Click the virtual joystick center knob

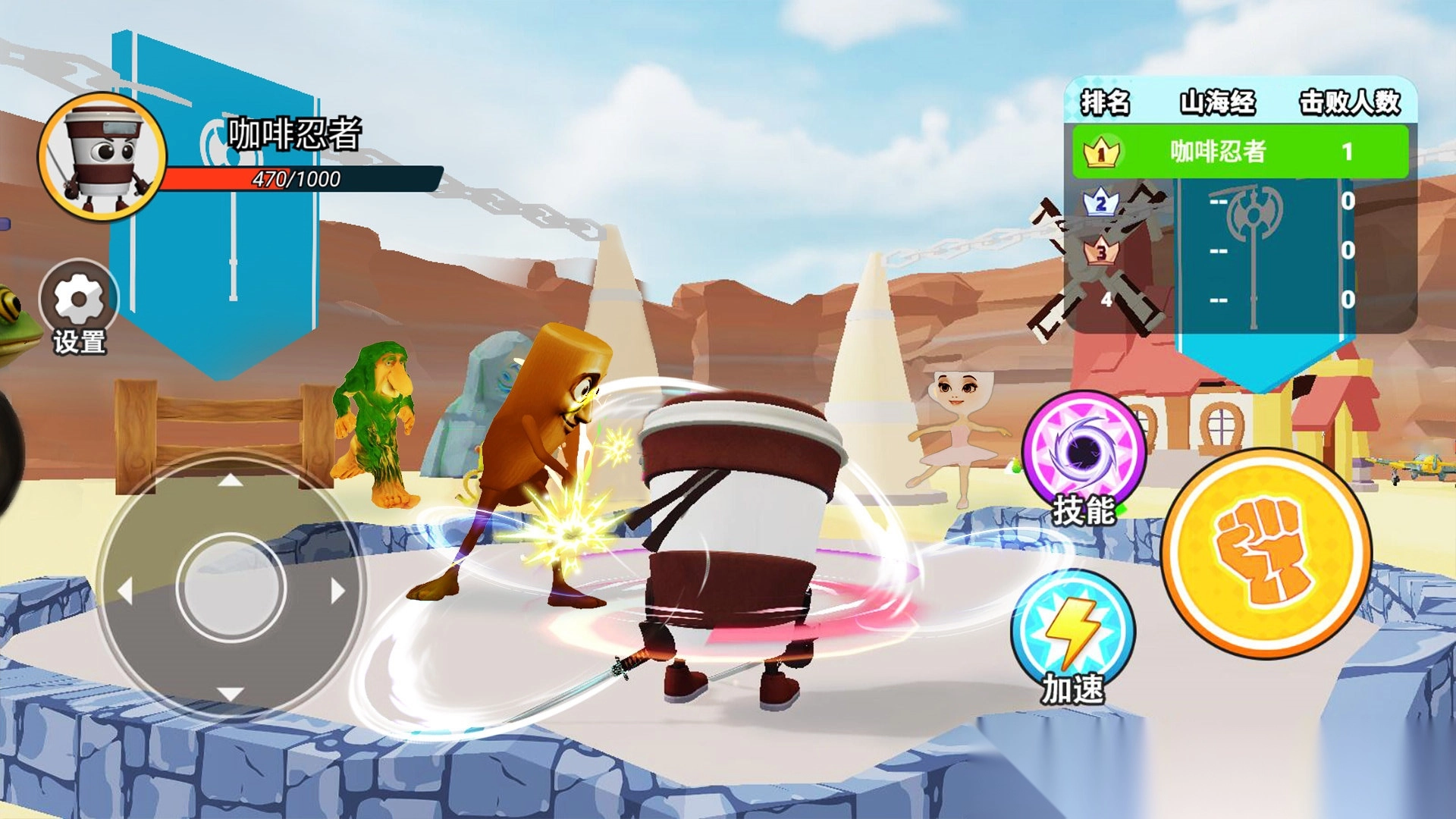(231, 588)
